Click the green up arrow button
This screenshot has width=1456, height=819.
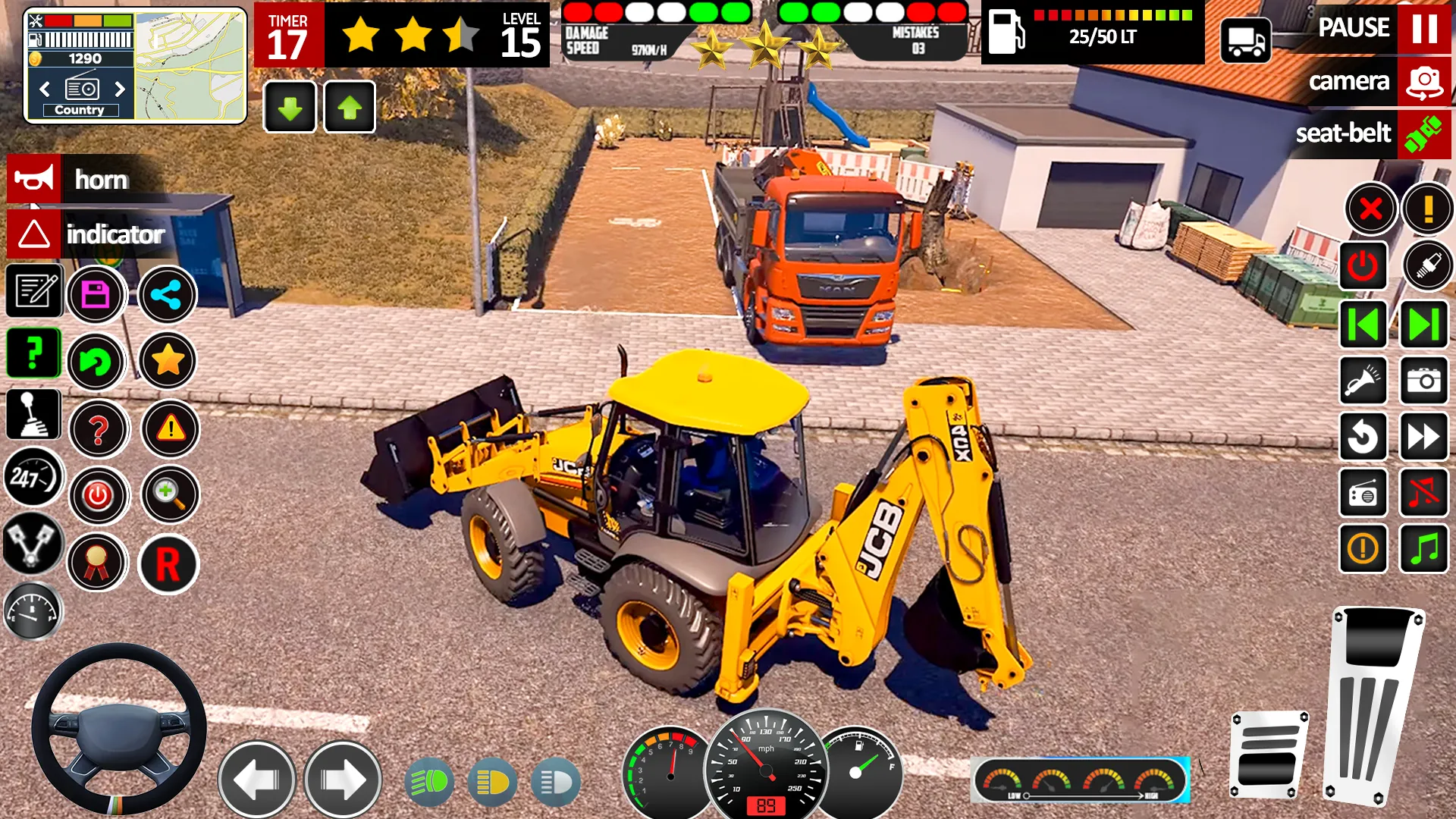click(350, 108)
